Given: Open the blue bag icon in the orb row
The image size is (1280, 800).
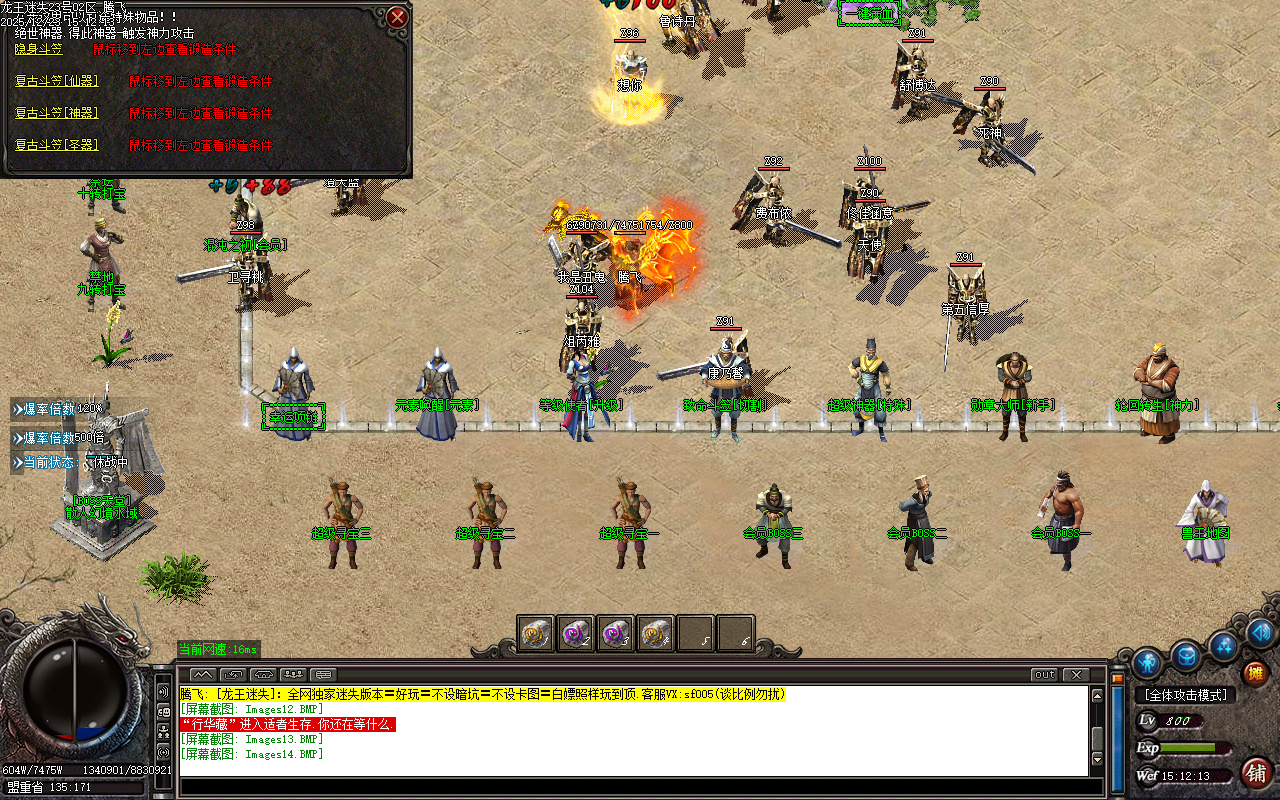Looking at the screenshot, I should click(x=1186, y=656).
